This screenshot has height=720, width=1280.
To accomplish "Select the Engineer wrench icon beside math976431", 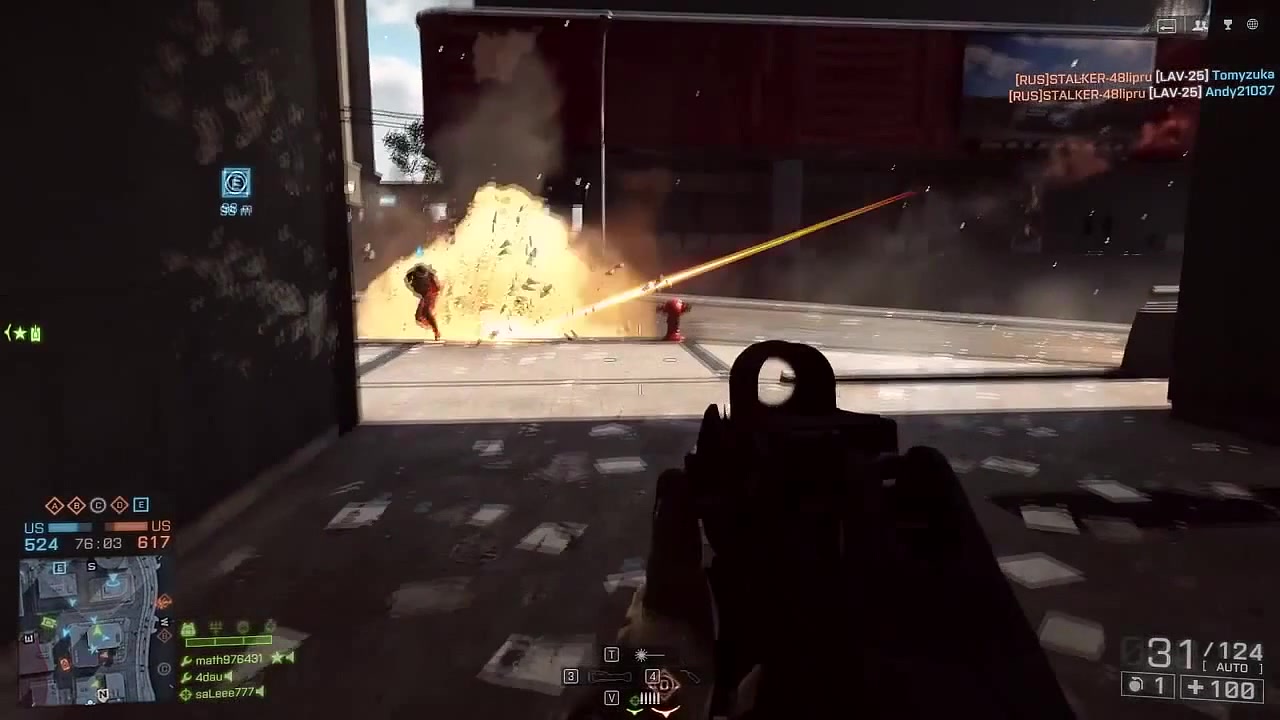I will 186,659.
